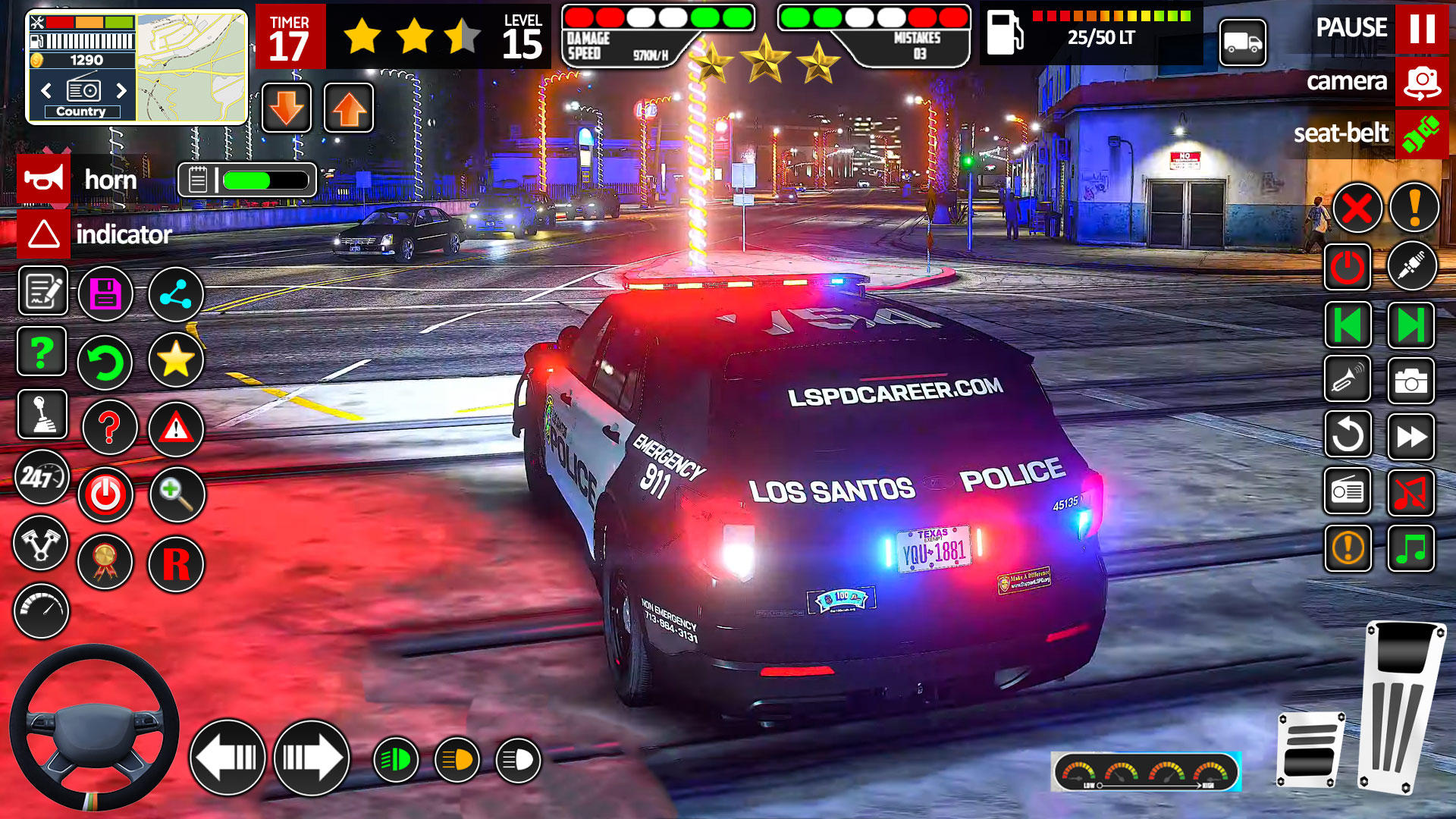Select the spark plug repair icon
Image resolution: width=1456 pixels, height=819 pixels.
[x=1411, y=265]
